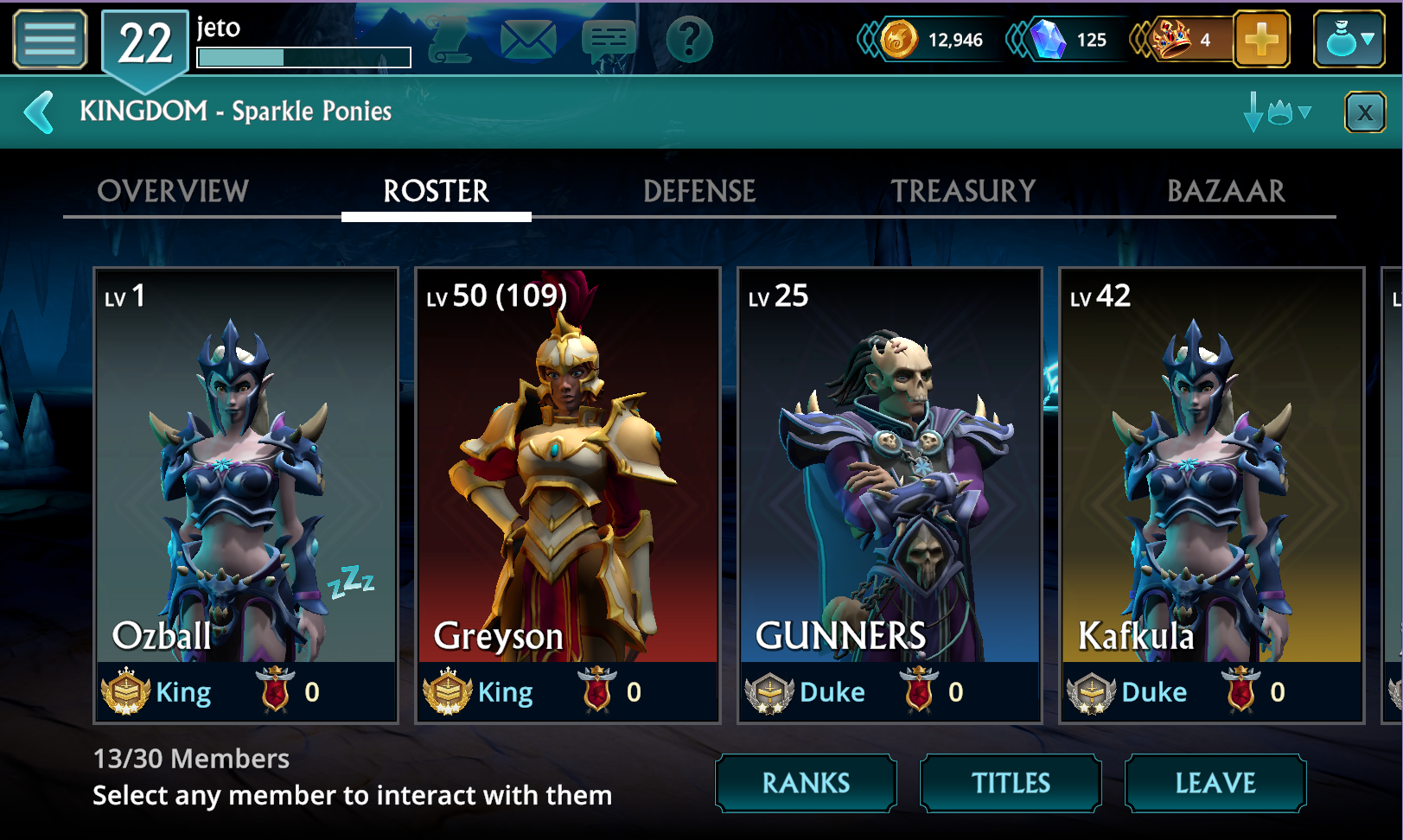Leave the kingdom with LEAVE button
This screenshot has width=1403, height=840.
click(x=1215, y=783)
